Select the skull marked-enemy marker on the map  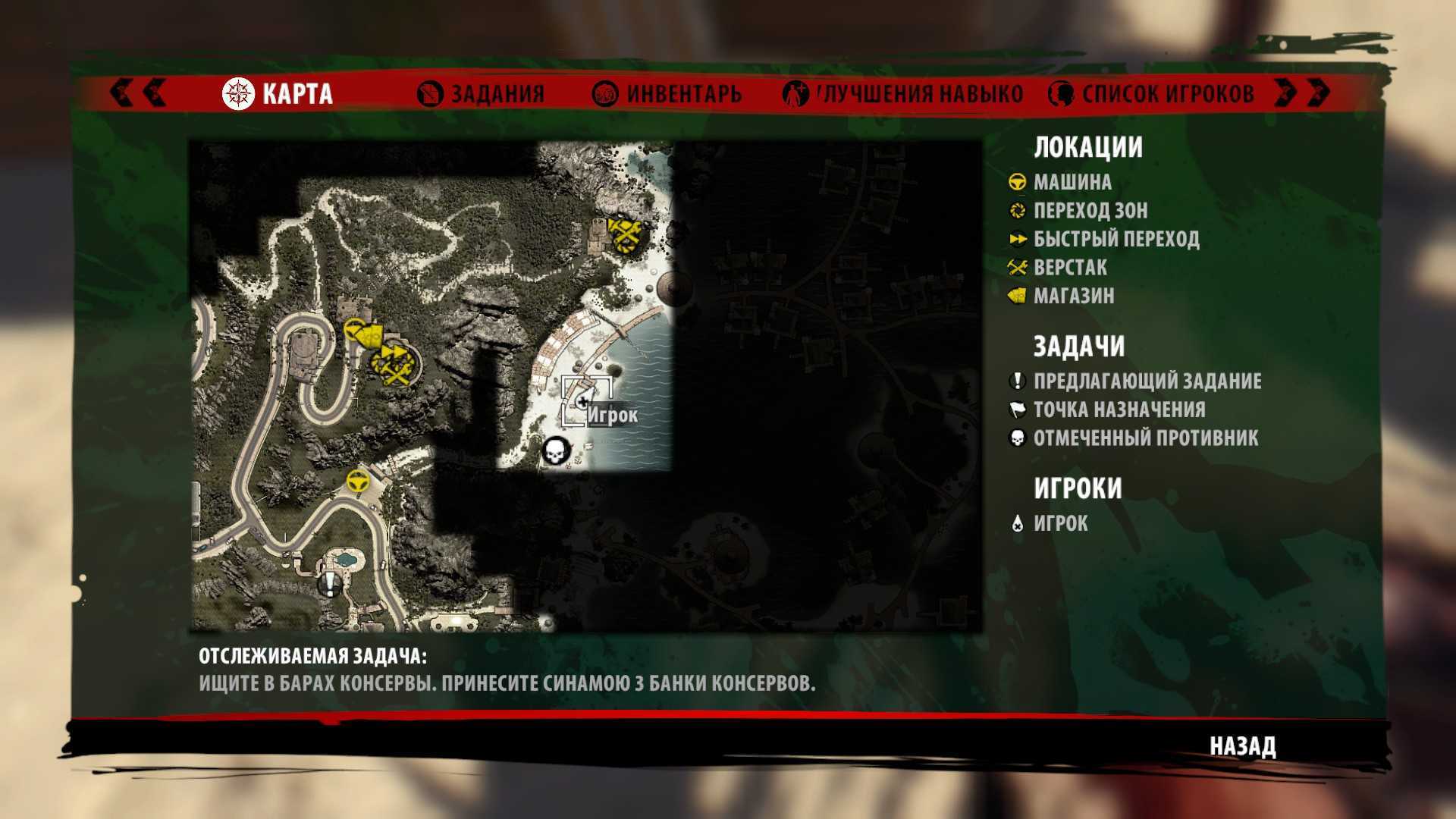[x=556, y=451]
